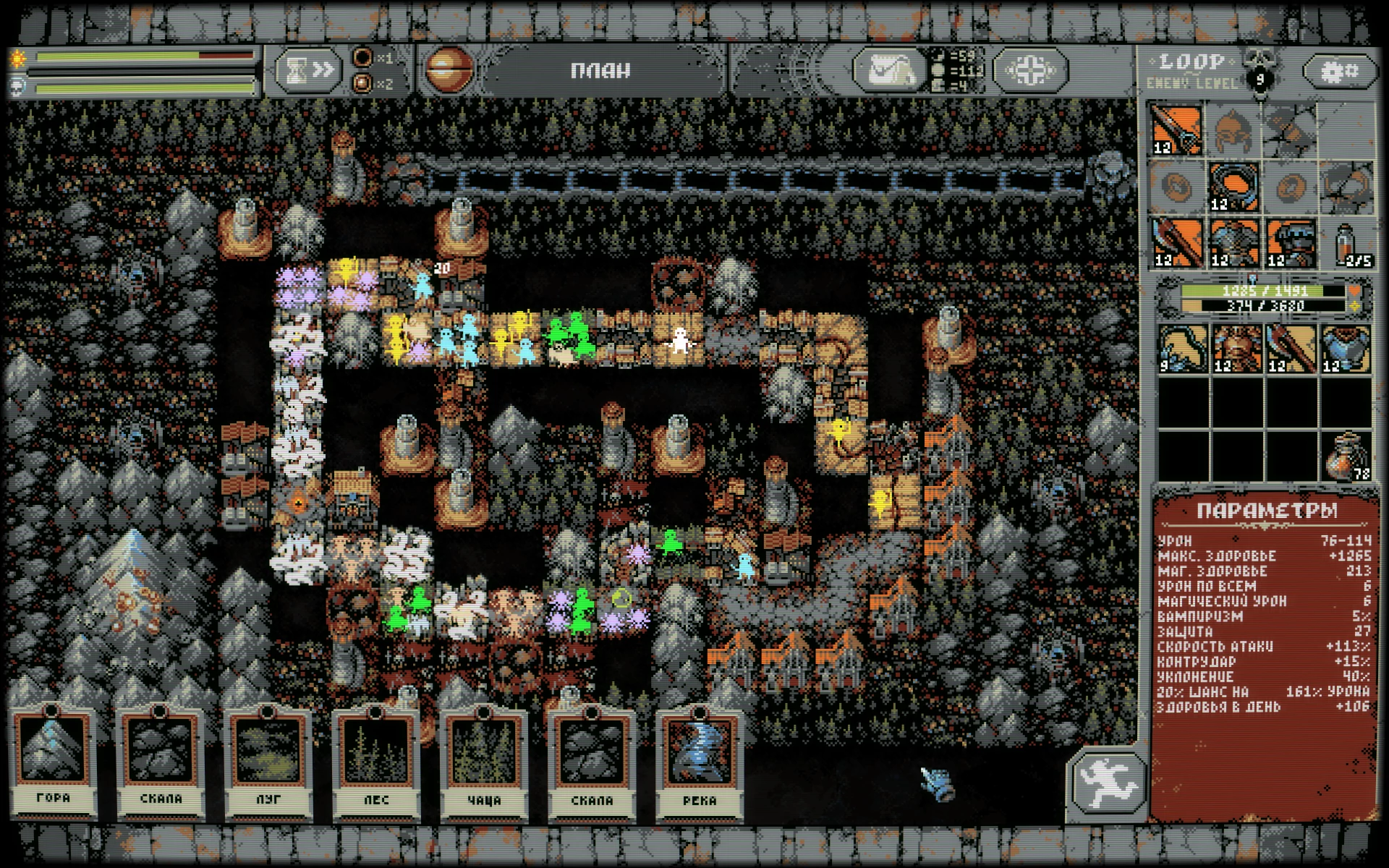Select the level 9 amulet in inventory
Image resolution: width=1389 pixels, height=868 pixels.
pyautogui.click(x=1183, y=348)
